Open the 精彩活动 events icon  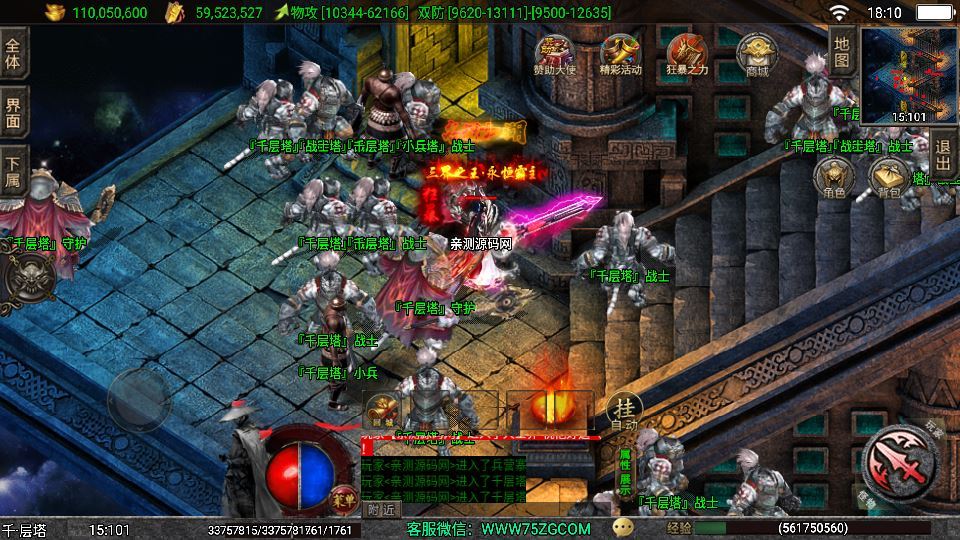[x=621, y=55]
